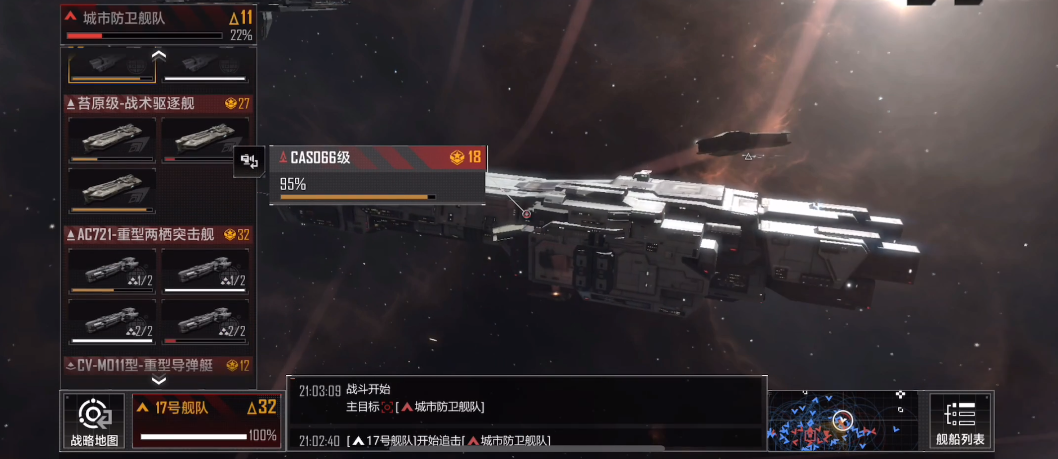Select the CV-M011型-重型导弹艇 category header
The height and width of the screenshot is (459, 1058).
(x=158, y=365)
